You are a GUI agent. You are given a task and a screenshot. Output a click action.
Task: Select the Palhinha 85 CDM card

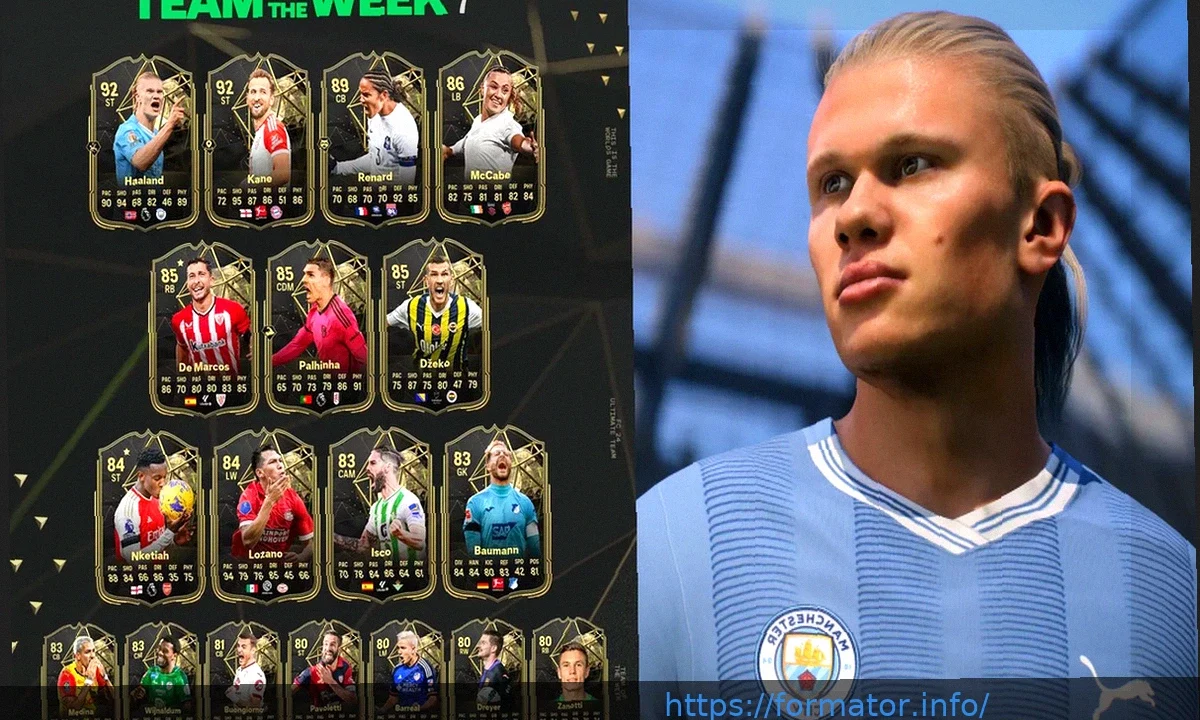pyautogui.click(x=319, y=328)
